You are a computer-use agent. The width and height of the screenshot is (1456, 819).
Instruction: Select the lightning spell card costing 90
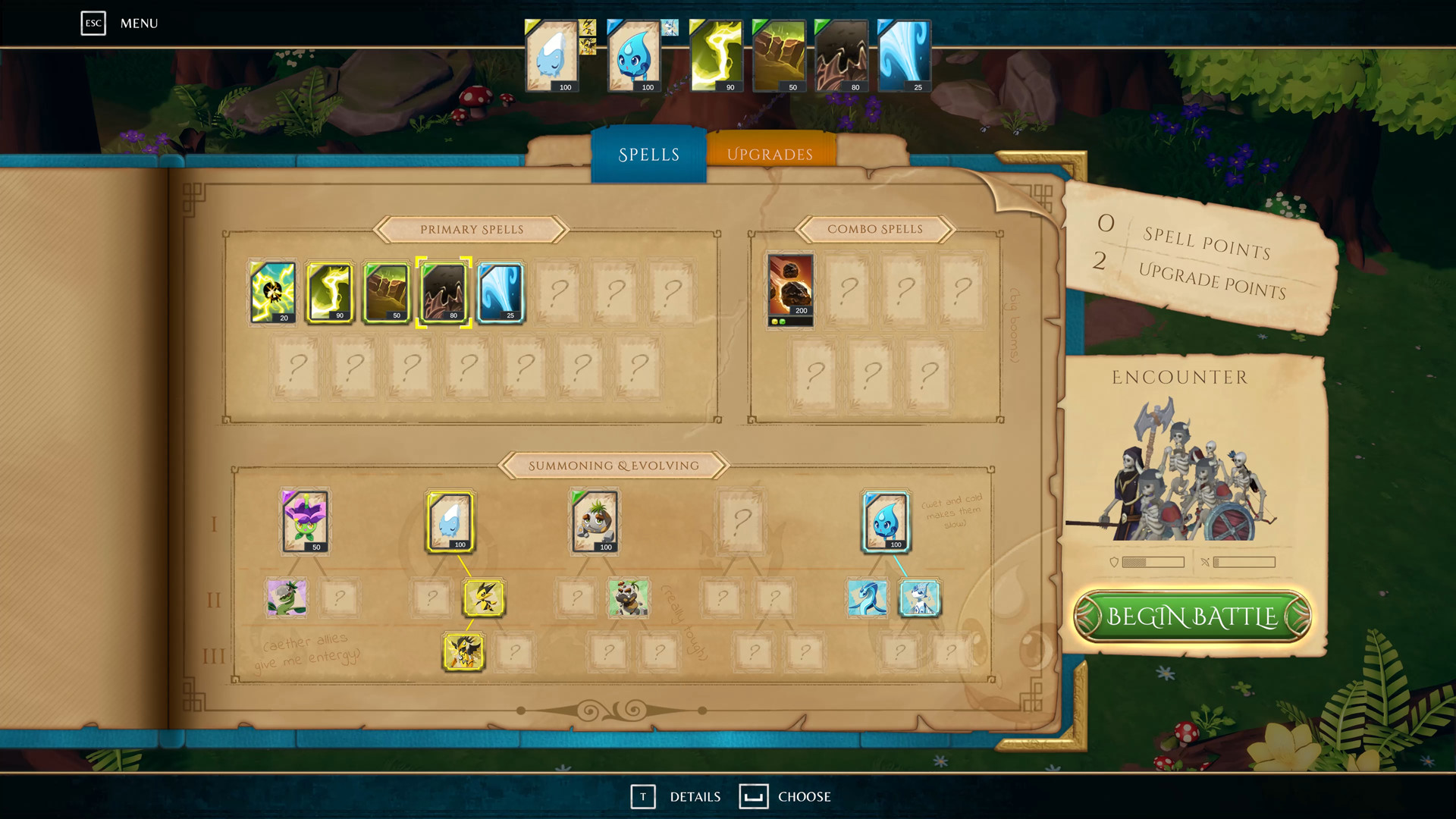[330, 293]
